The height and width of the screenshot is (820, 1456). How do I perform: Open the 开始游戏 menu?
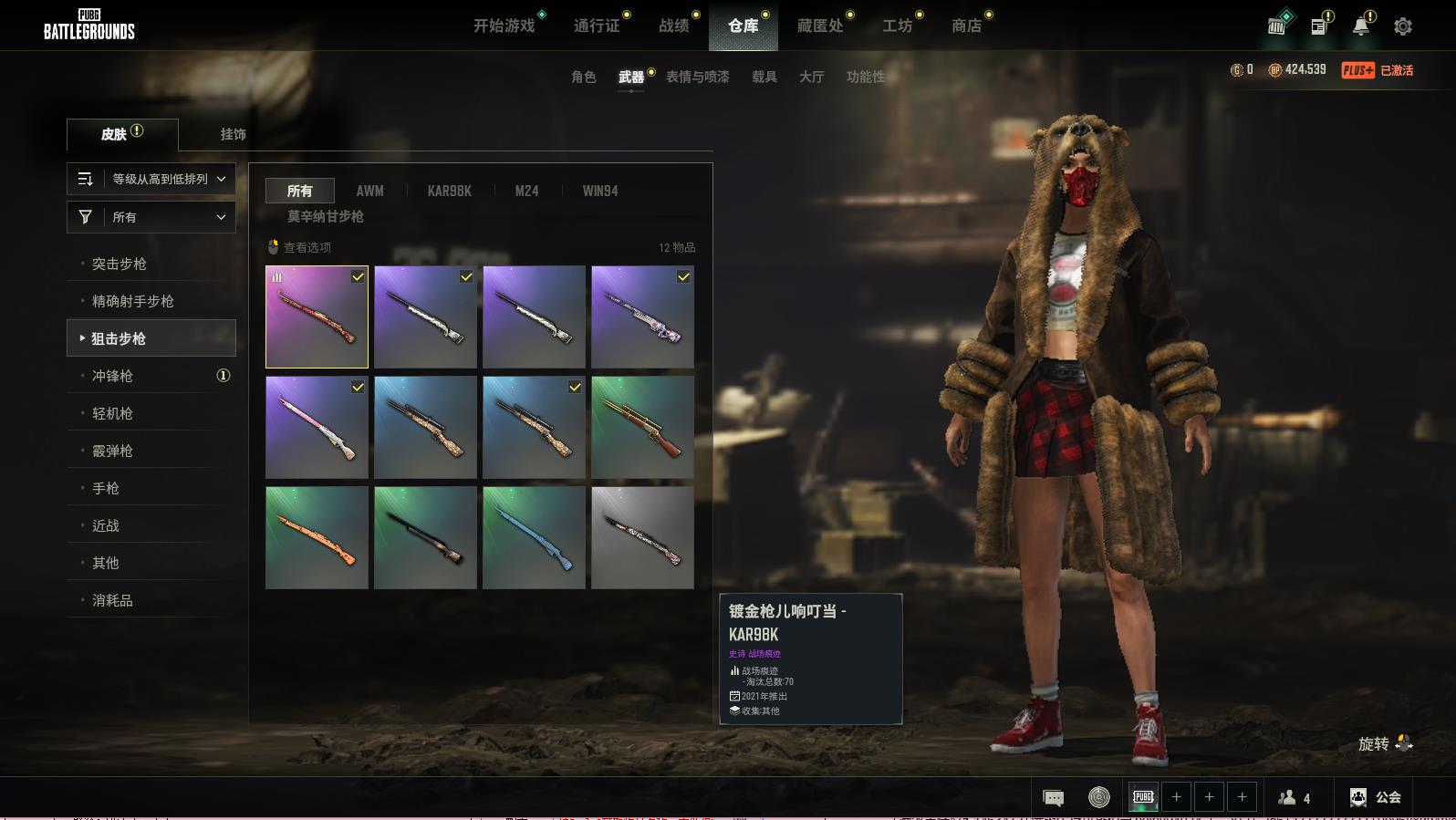(x=504, y=26)
